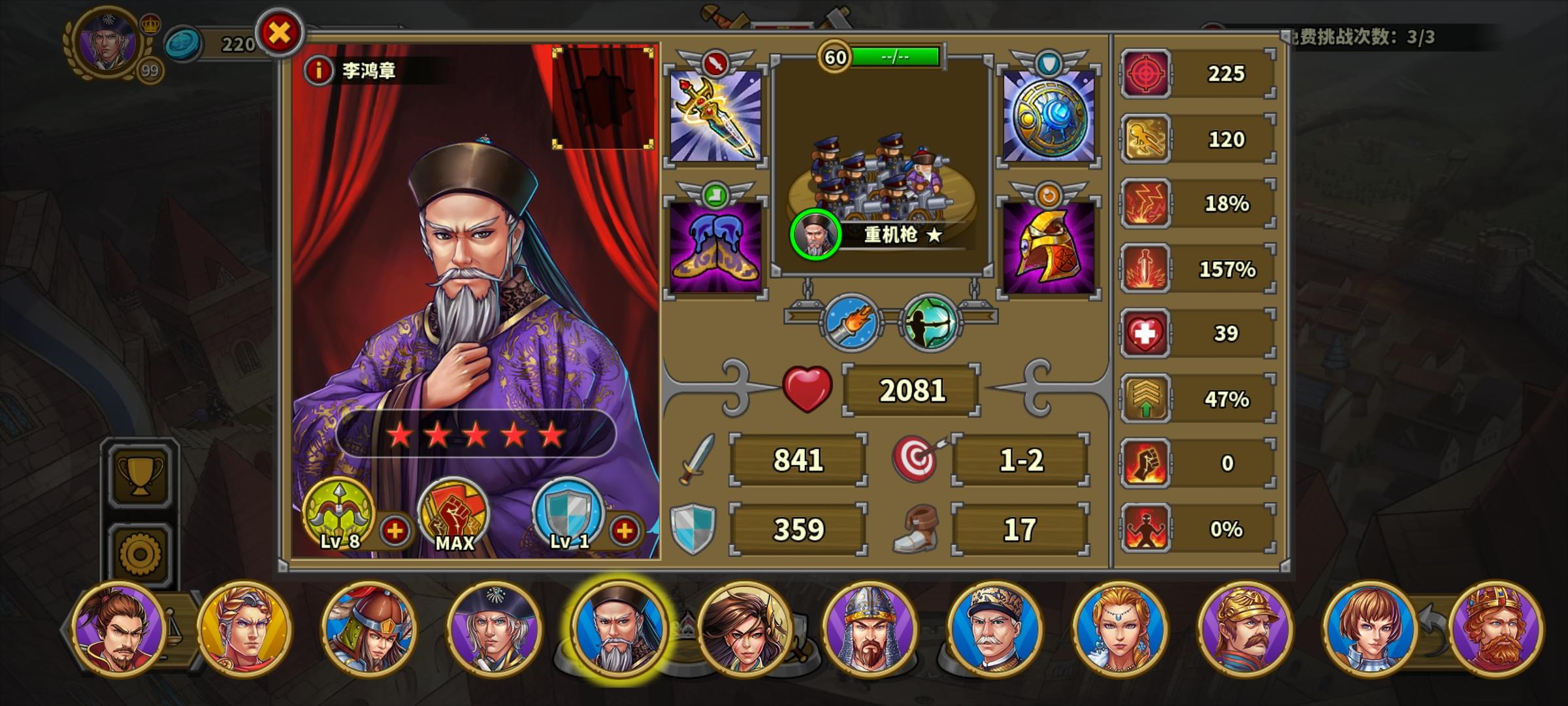Screen dimensions: 1568x706
Task: Tap the heart icon beside the 2081 value
Action: pos(808,389)
